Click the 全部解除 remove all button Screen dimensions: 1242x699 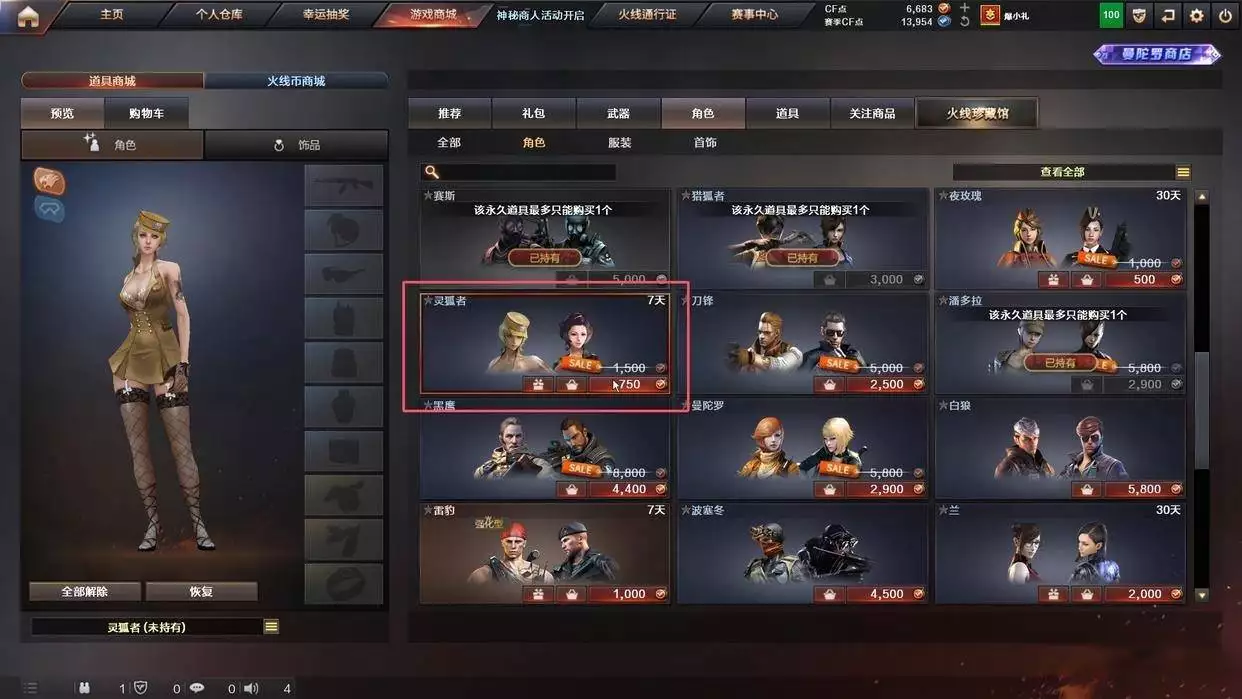coord(84,591)
